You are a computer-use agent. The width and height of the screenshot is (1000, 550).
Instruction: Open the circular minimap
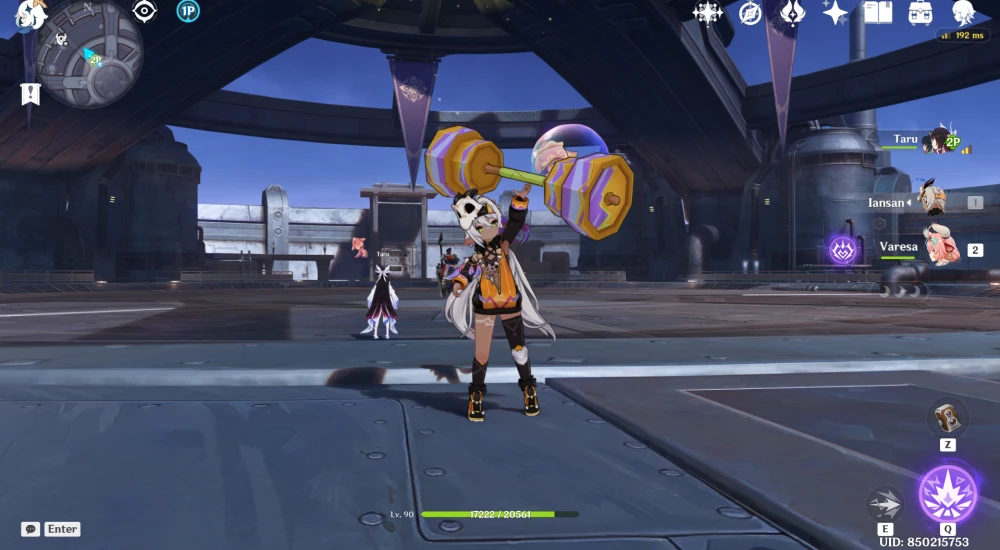88,54
